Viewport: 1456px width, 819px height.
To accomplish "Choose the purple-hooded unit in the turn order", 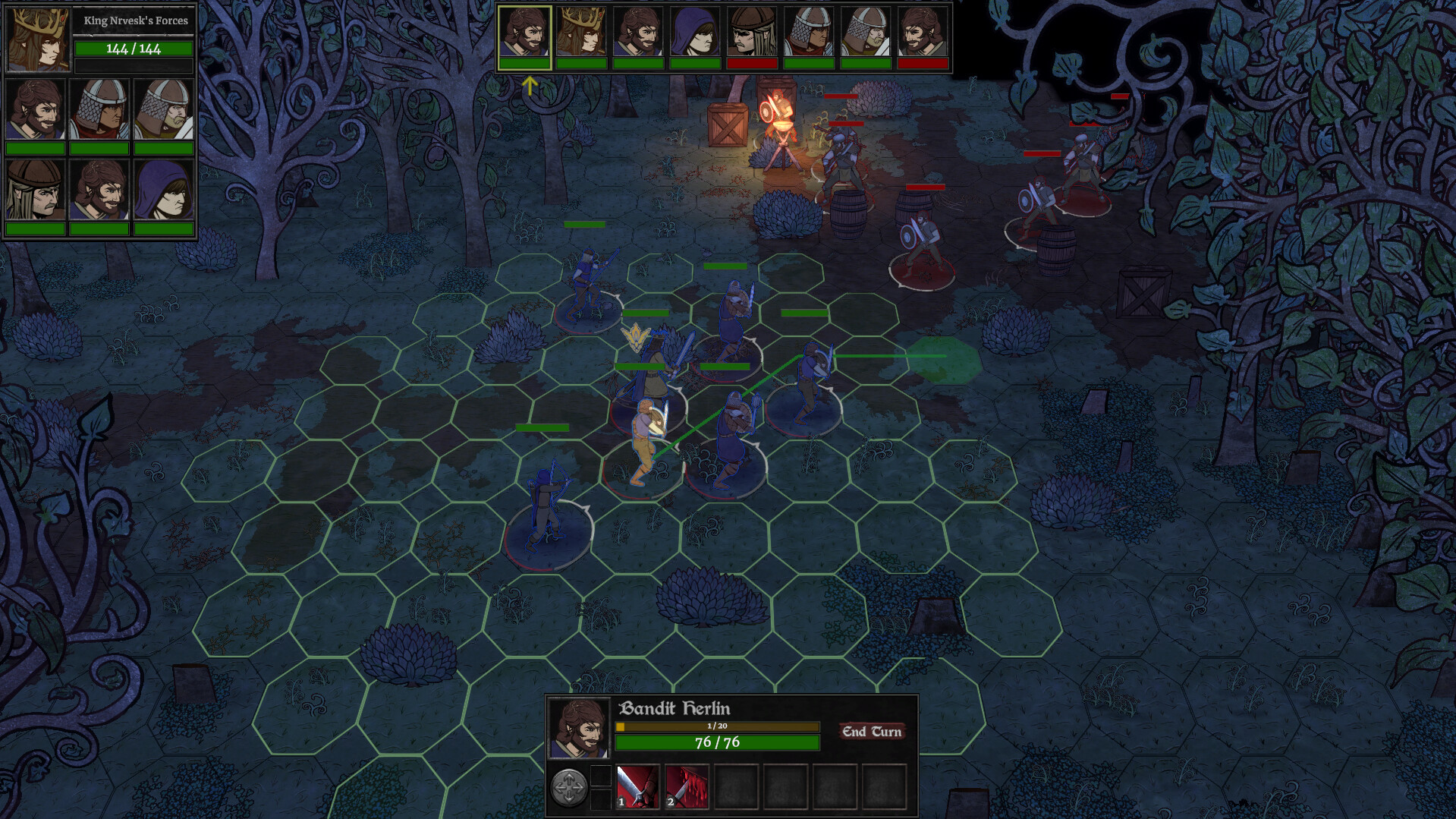I will [x=695, y=33].
